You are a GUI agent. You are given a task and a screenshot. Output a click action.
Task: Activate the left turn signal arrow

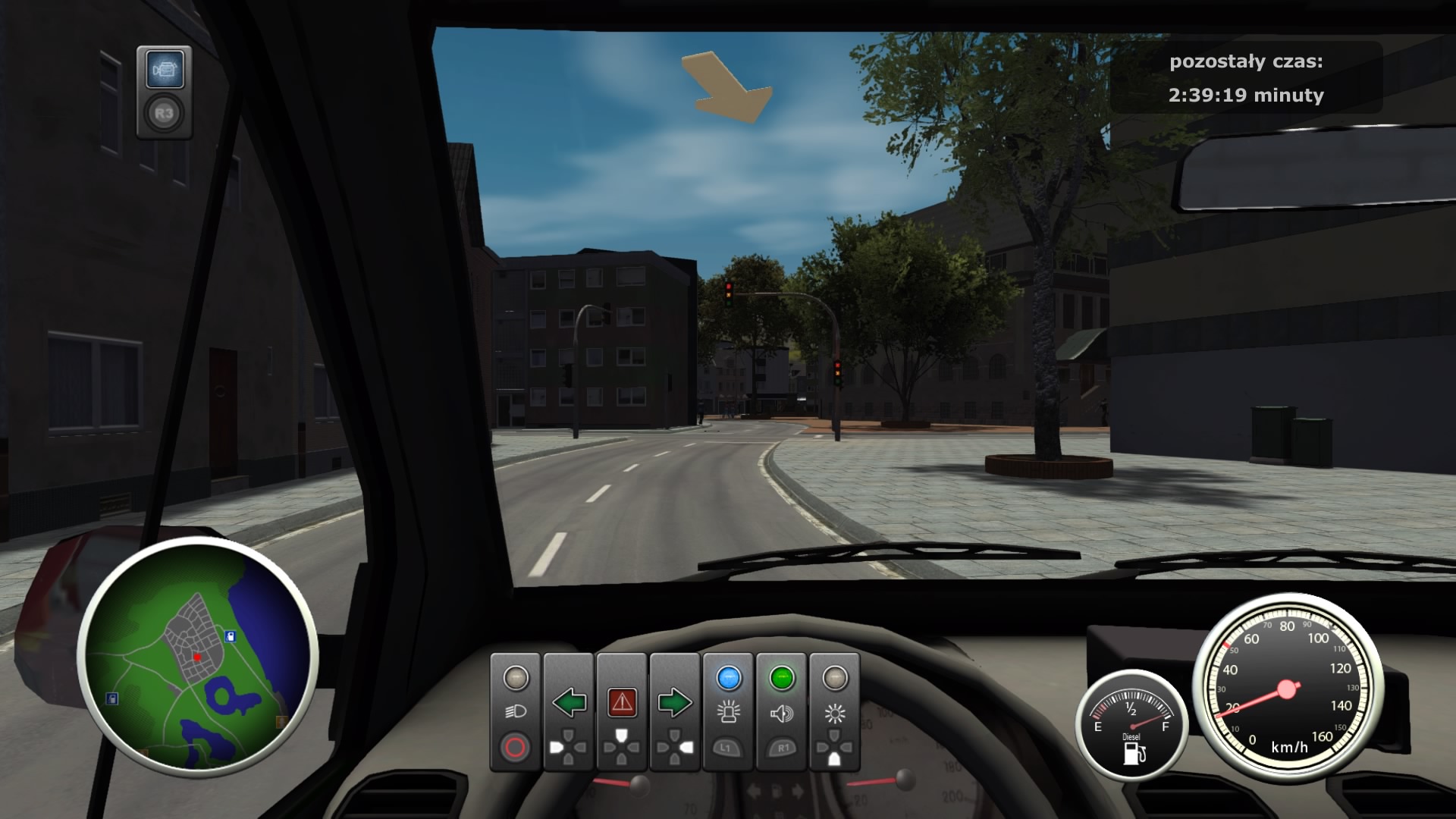pos(569,703)
